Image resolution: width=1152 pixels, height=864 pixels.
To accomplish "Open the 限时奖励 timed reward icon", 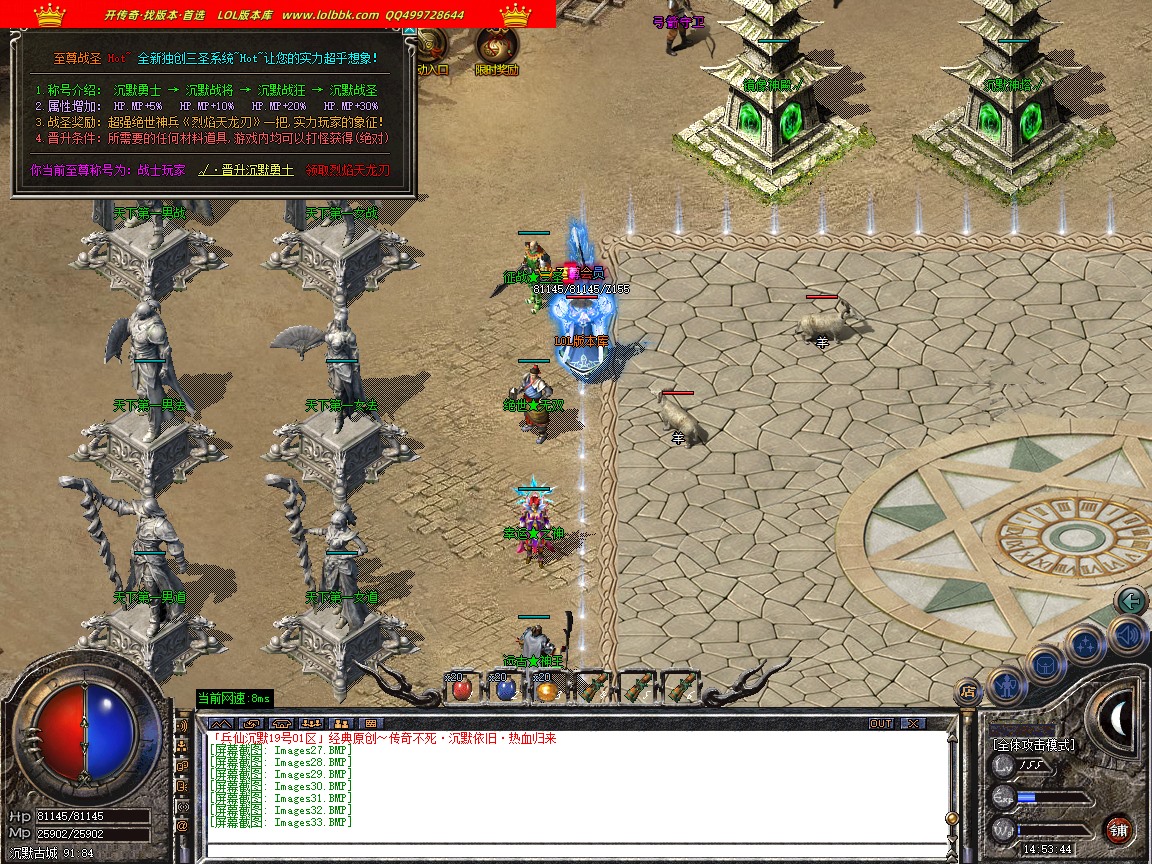I will [x=496, y=48].
